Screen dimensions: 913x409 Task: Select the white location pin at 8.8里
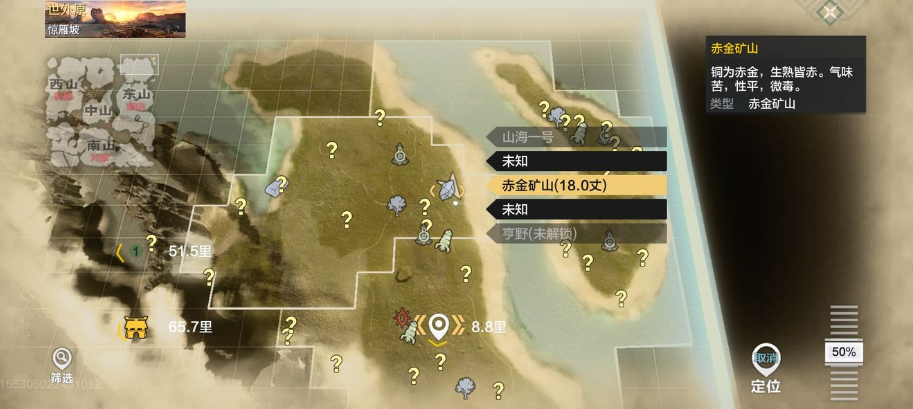[437, 324]
